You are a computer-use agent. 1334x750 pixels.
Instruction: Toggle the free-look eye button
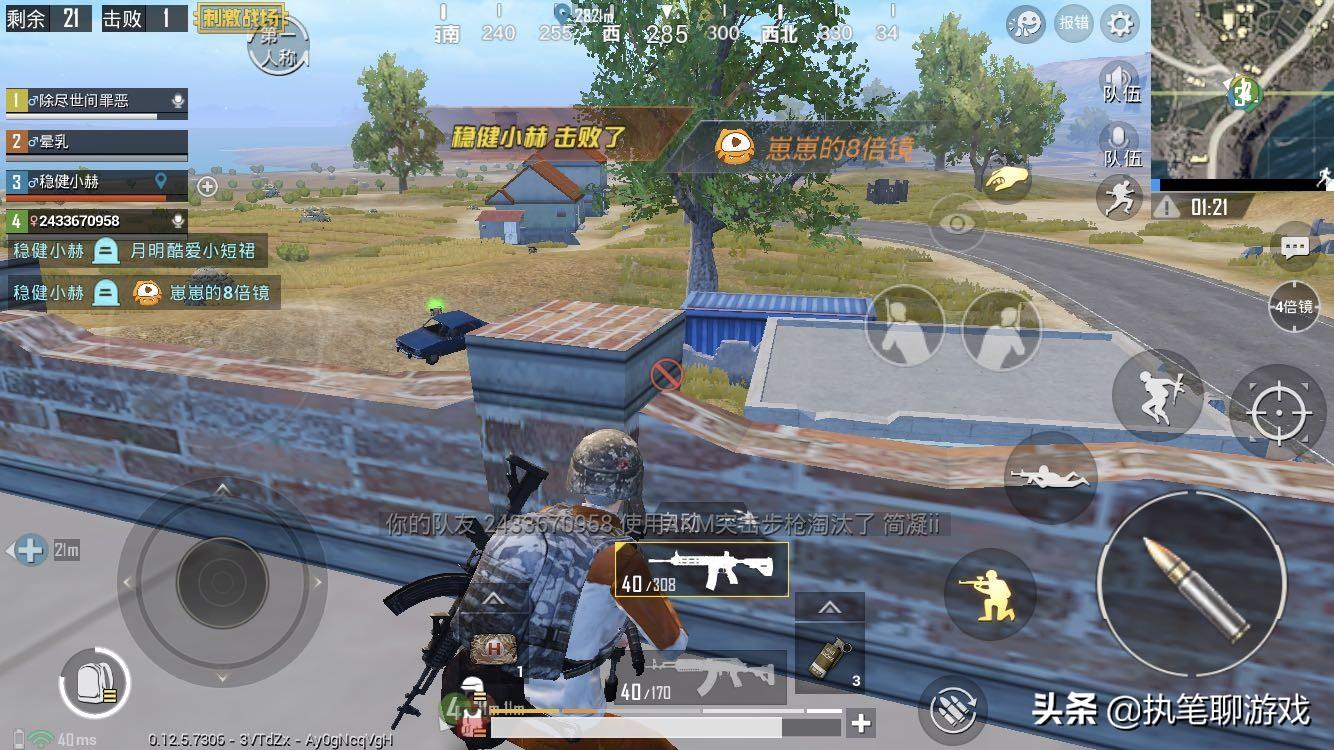957,223
